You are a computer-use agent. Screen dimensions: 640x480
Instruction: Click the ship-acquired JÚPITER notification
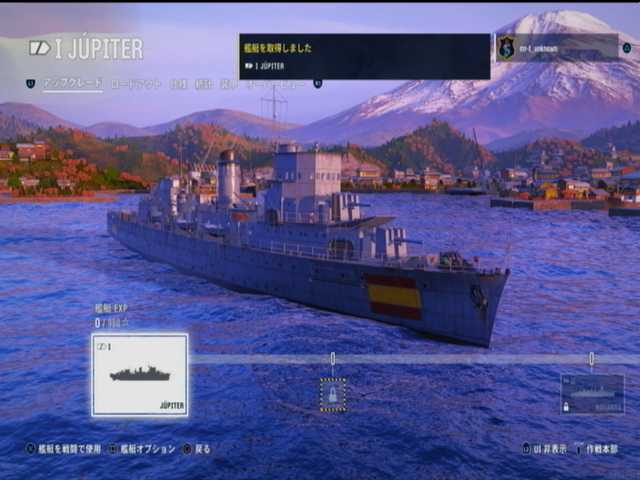(364, 56)
